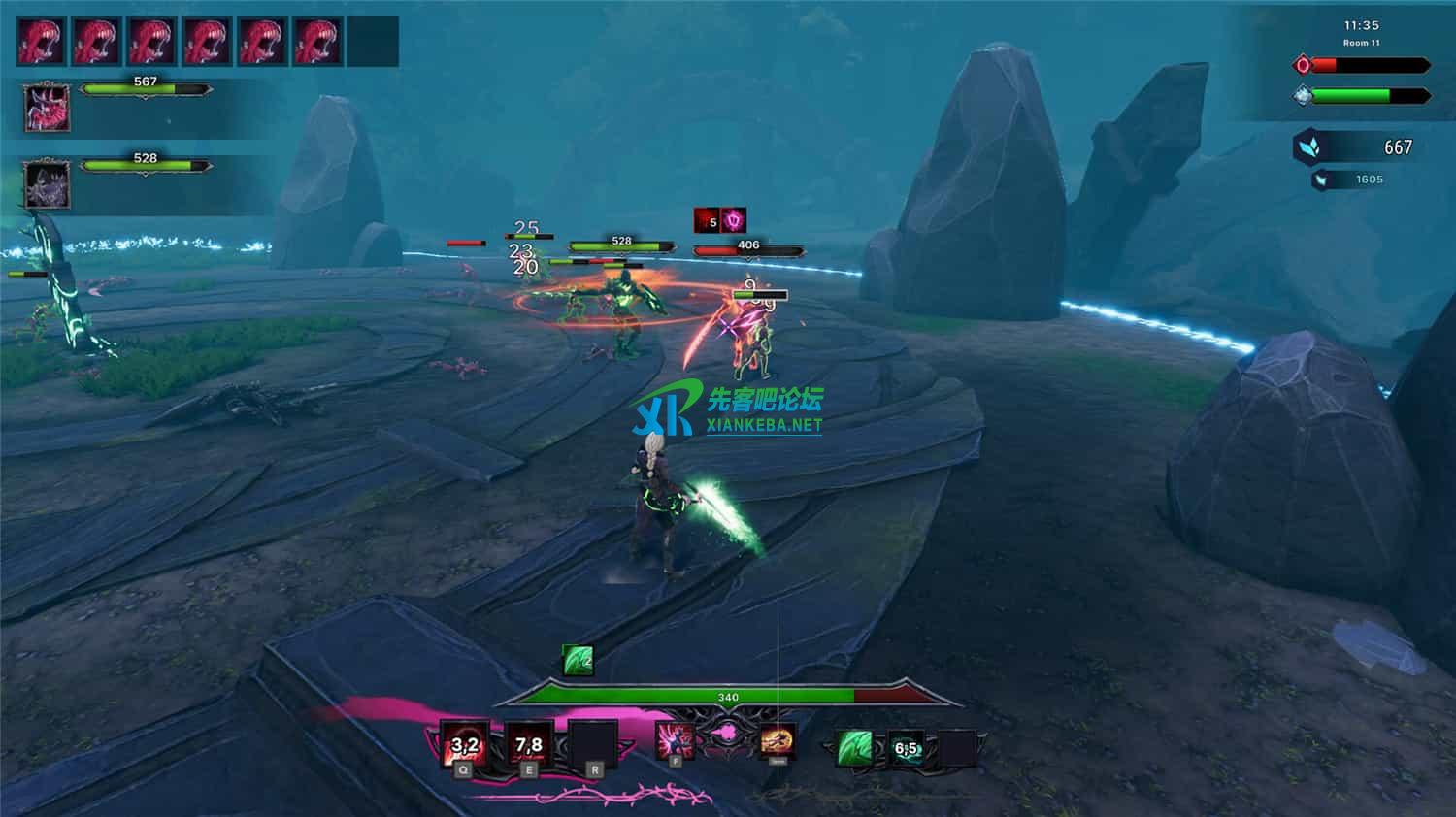
Task: Inspect the pink shield debuff icon on enemy
Action: click(734, 220)
